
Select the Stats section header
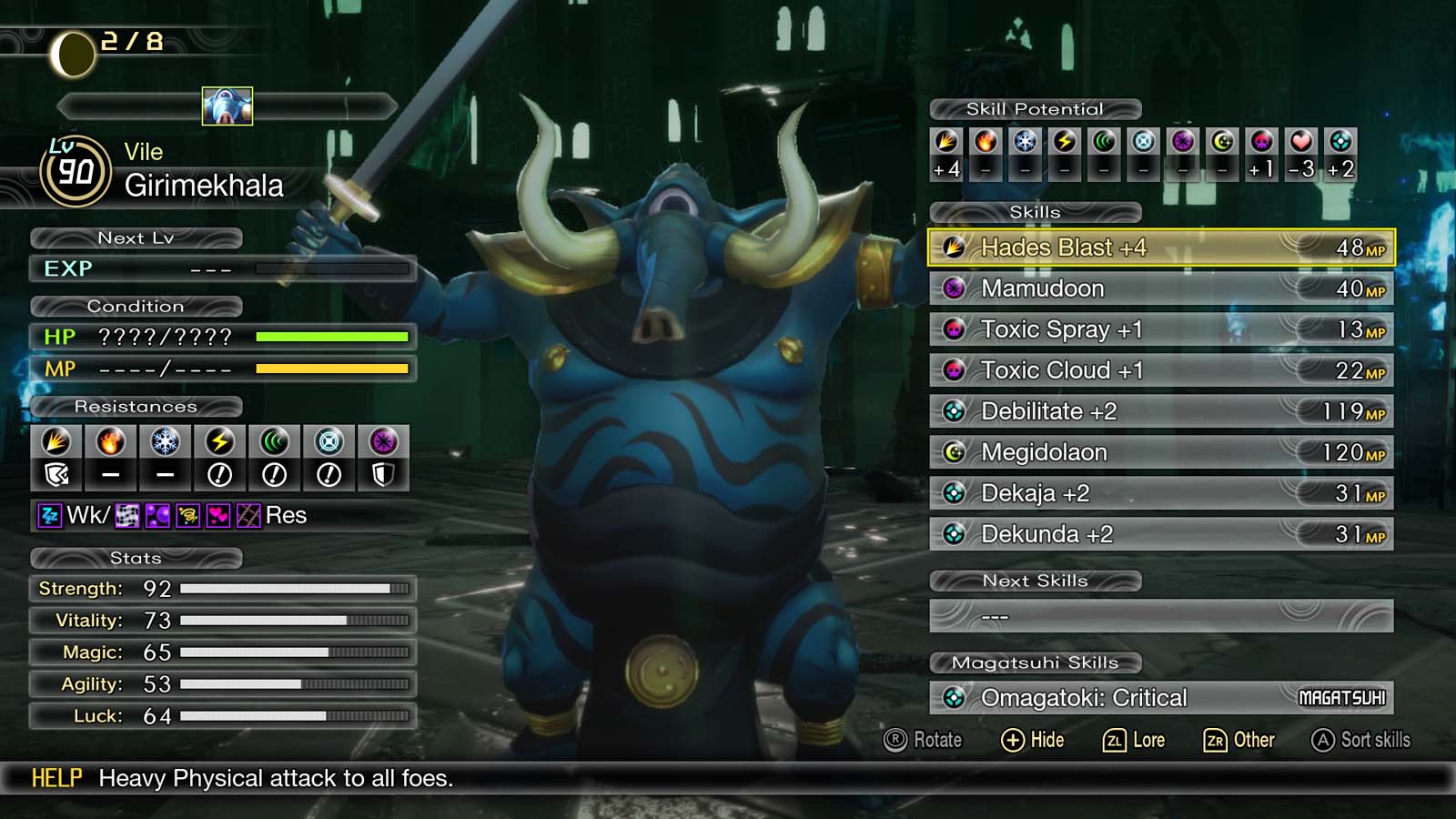click(x=136, y=559)
